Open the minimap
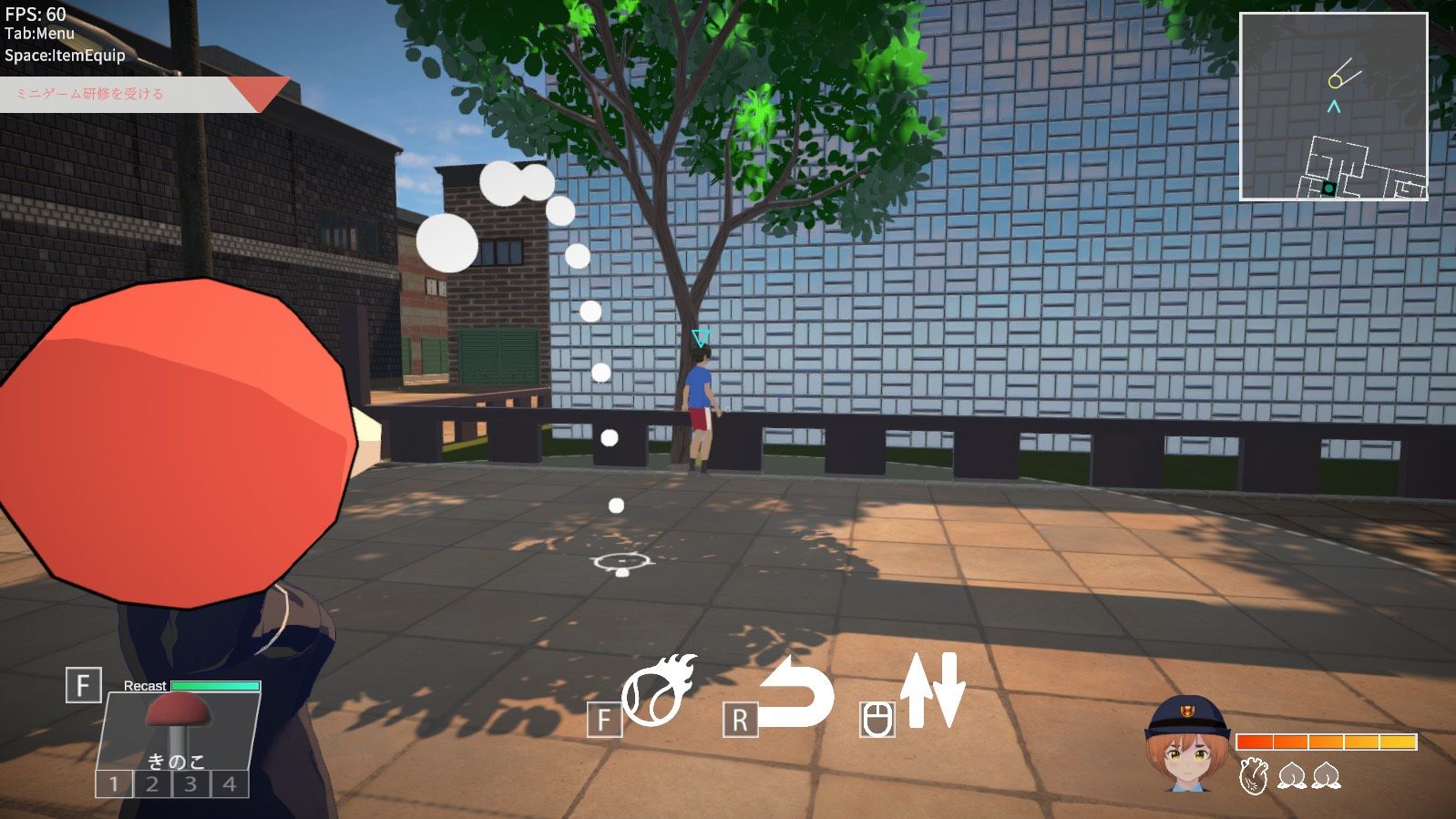Viewport: 1456px width, 819px height. pyautogui.click(x=1333, y=106)
